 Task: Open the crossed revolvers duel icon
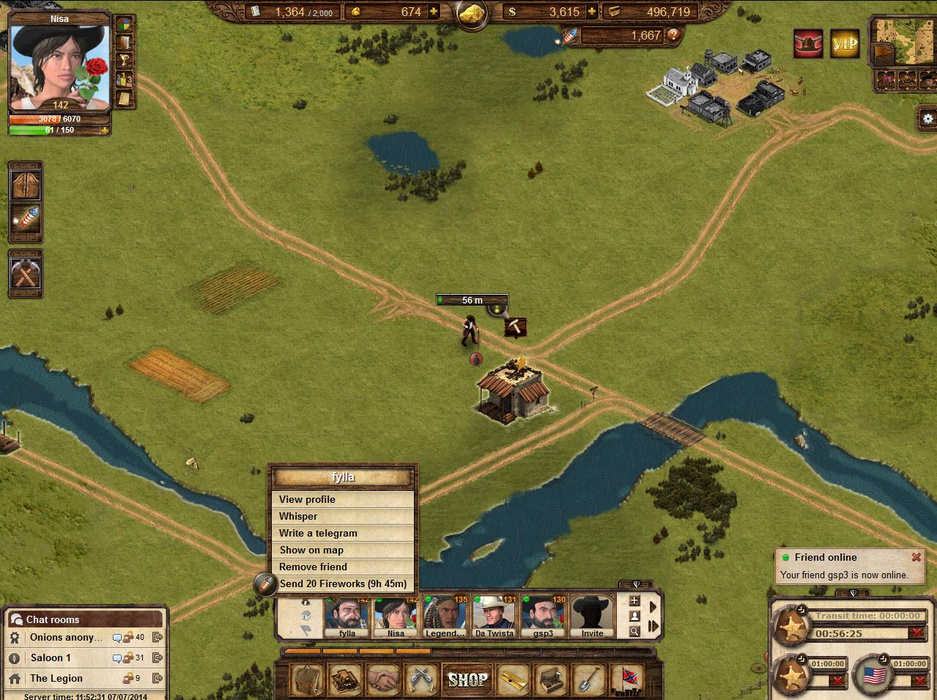point(419,679)
